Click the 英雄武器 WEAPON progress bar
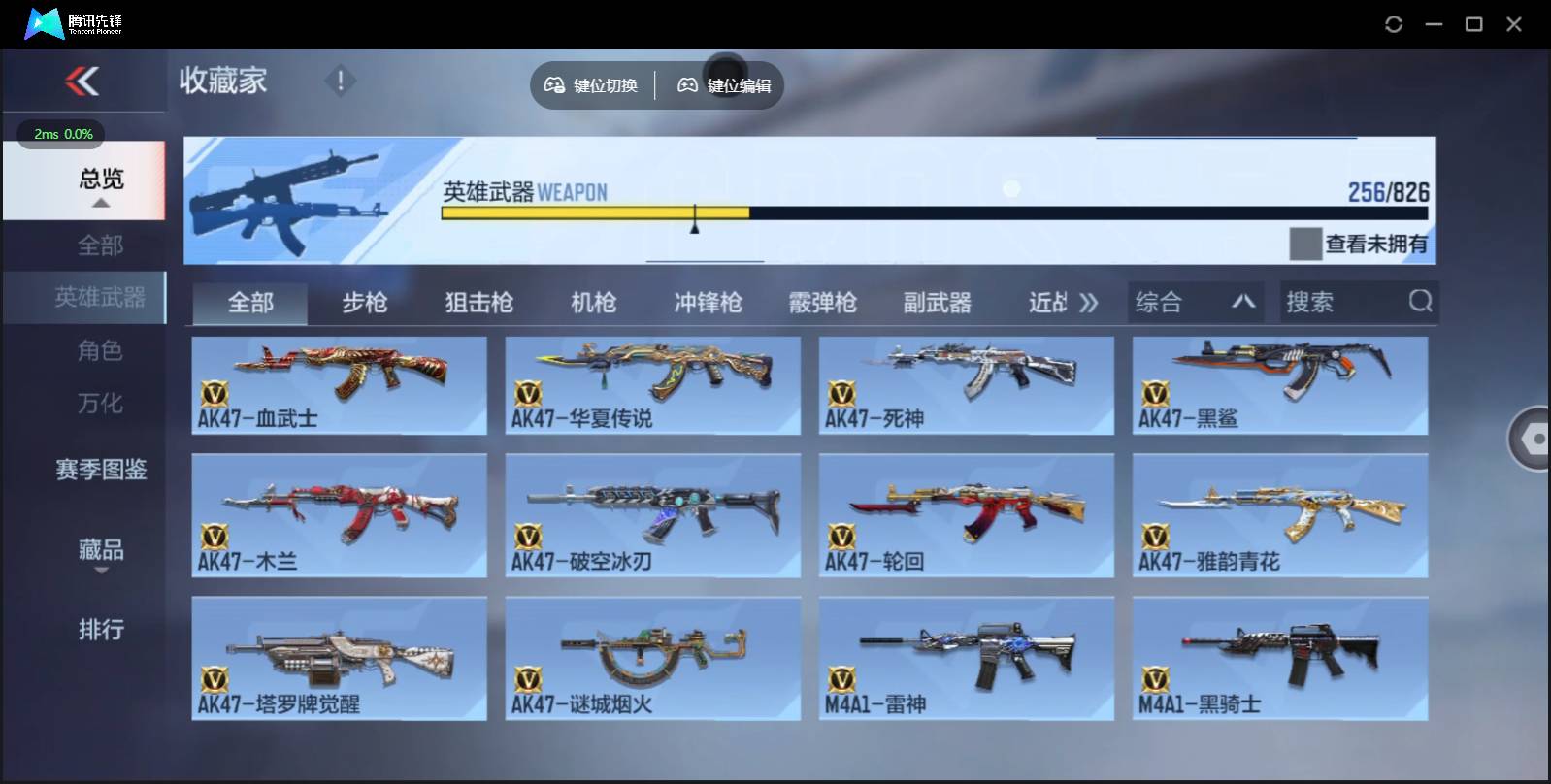This screenshot has width=1551, height=784. tap(932, 212)
